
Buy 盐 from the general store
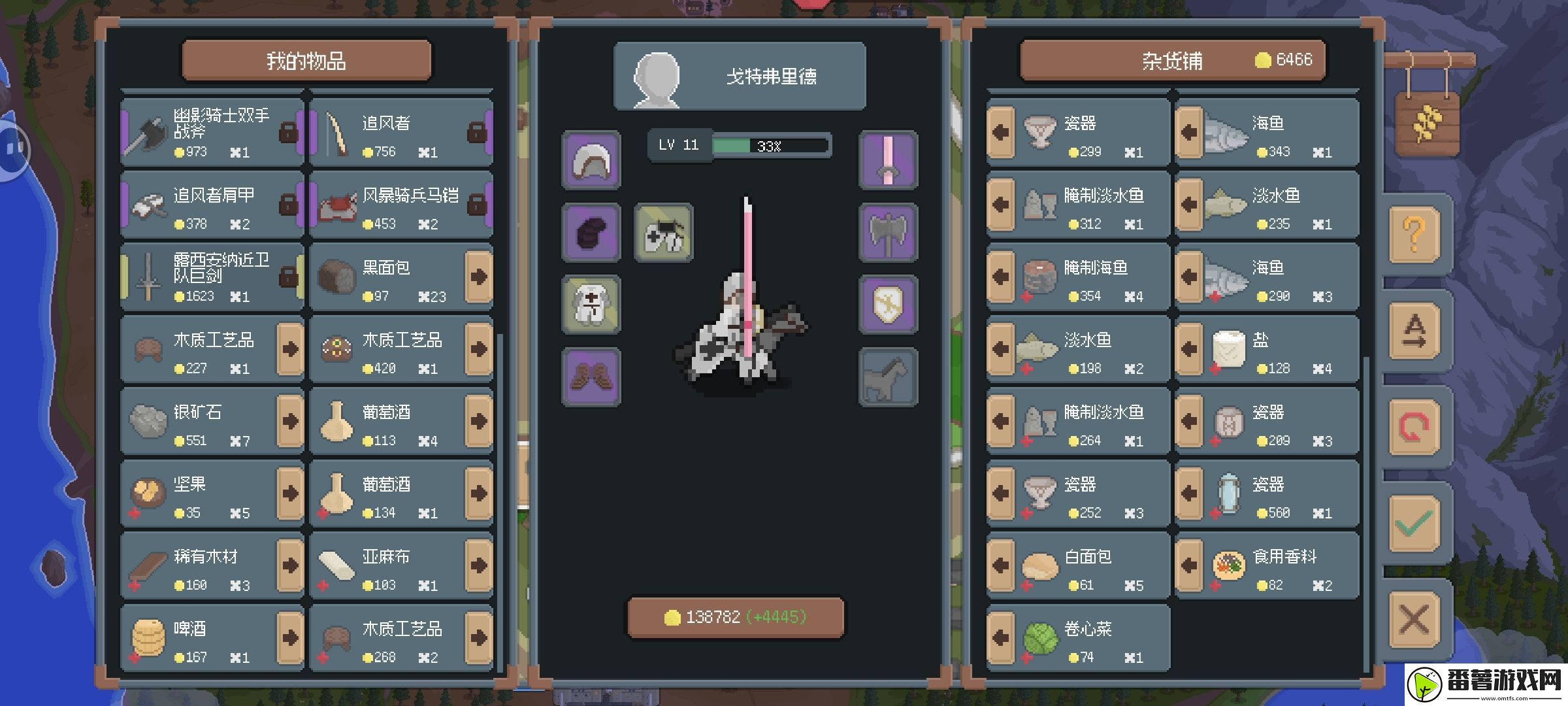[1189, 349]
